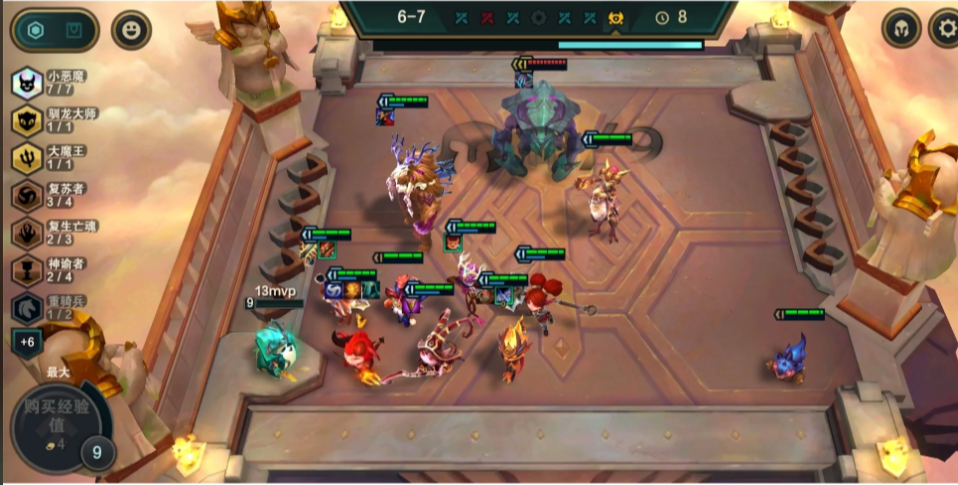View the 神谕者 2/4 trait
Screen dimensions: 958x485
tap(27, 270)
